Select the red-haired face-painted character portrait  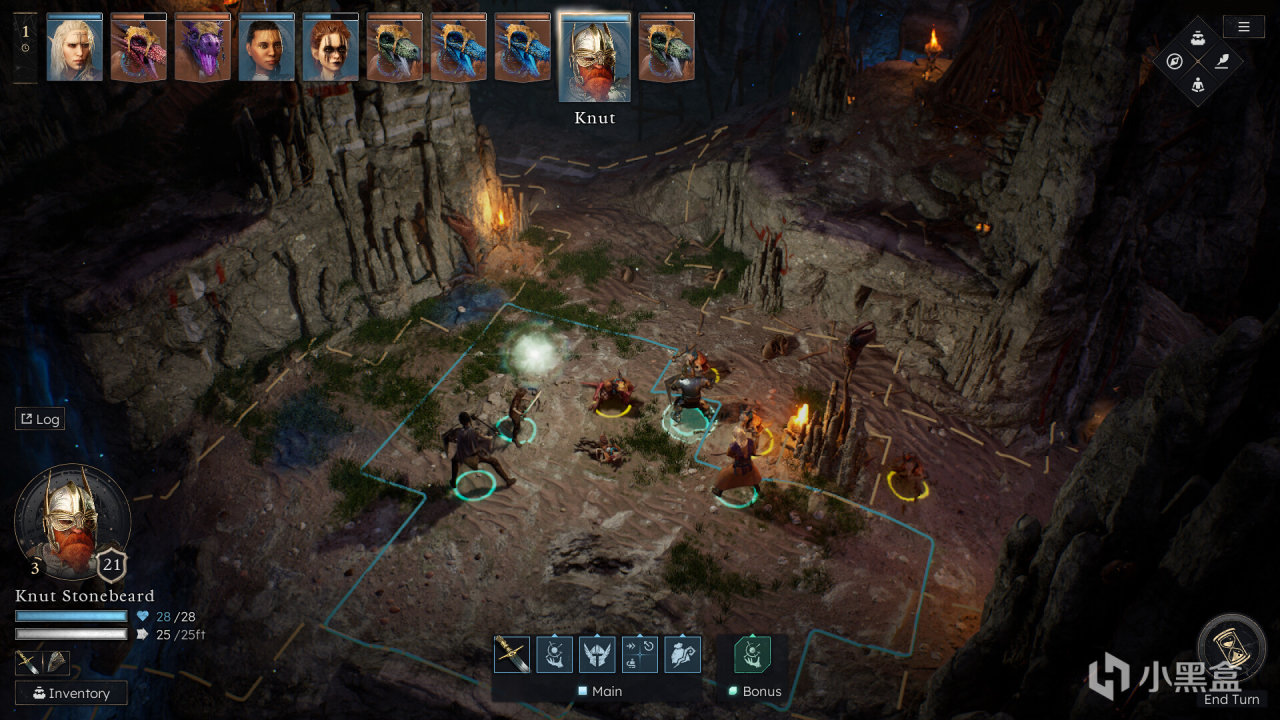pos(331,47)
